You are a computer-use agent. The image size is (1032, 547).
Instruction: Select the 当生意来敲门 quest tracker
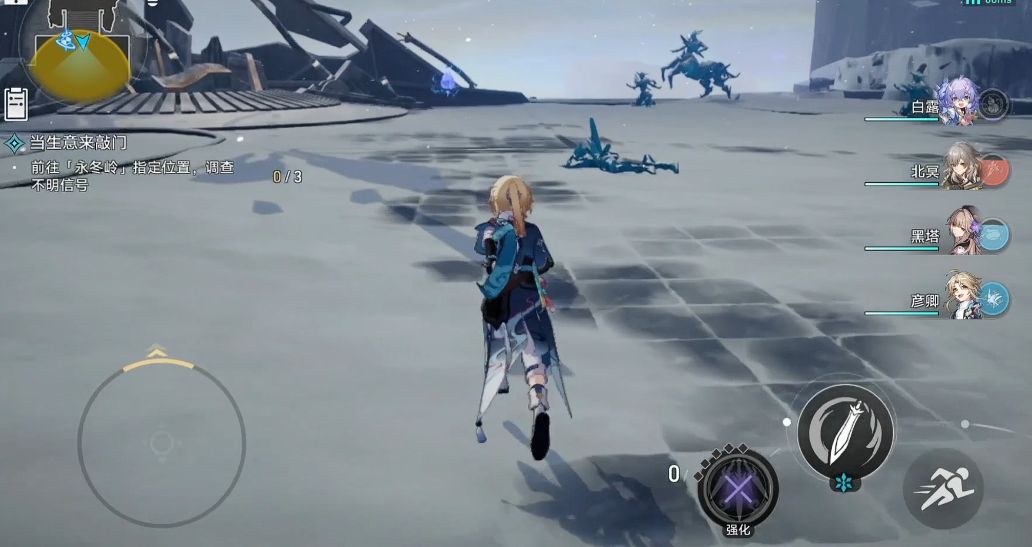(x=78, y=143)
